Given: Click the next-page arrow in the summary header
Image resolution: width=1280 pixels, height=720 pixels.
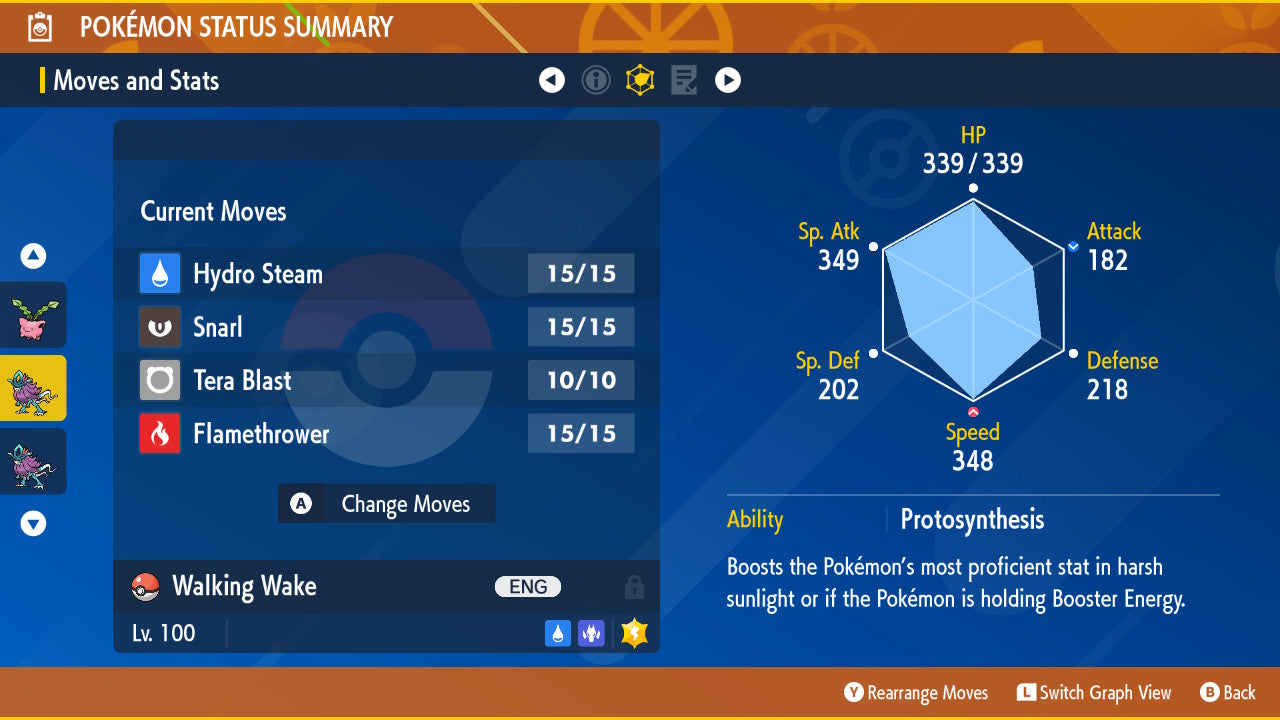Looking at the screenshot, I should 728,80.
